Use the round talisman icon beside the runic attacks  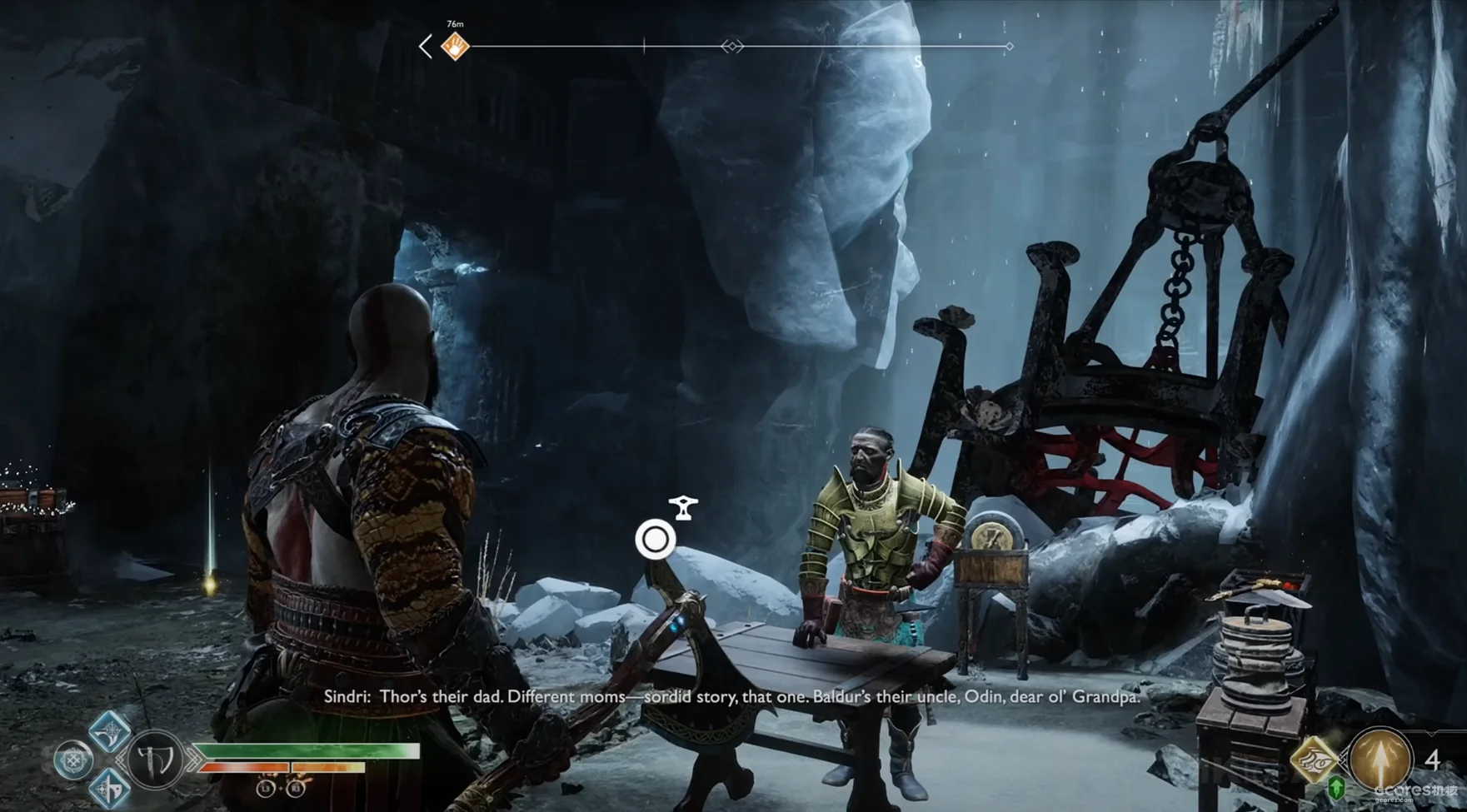click(73, 760)
